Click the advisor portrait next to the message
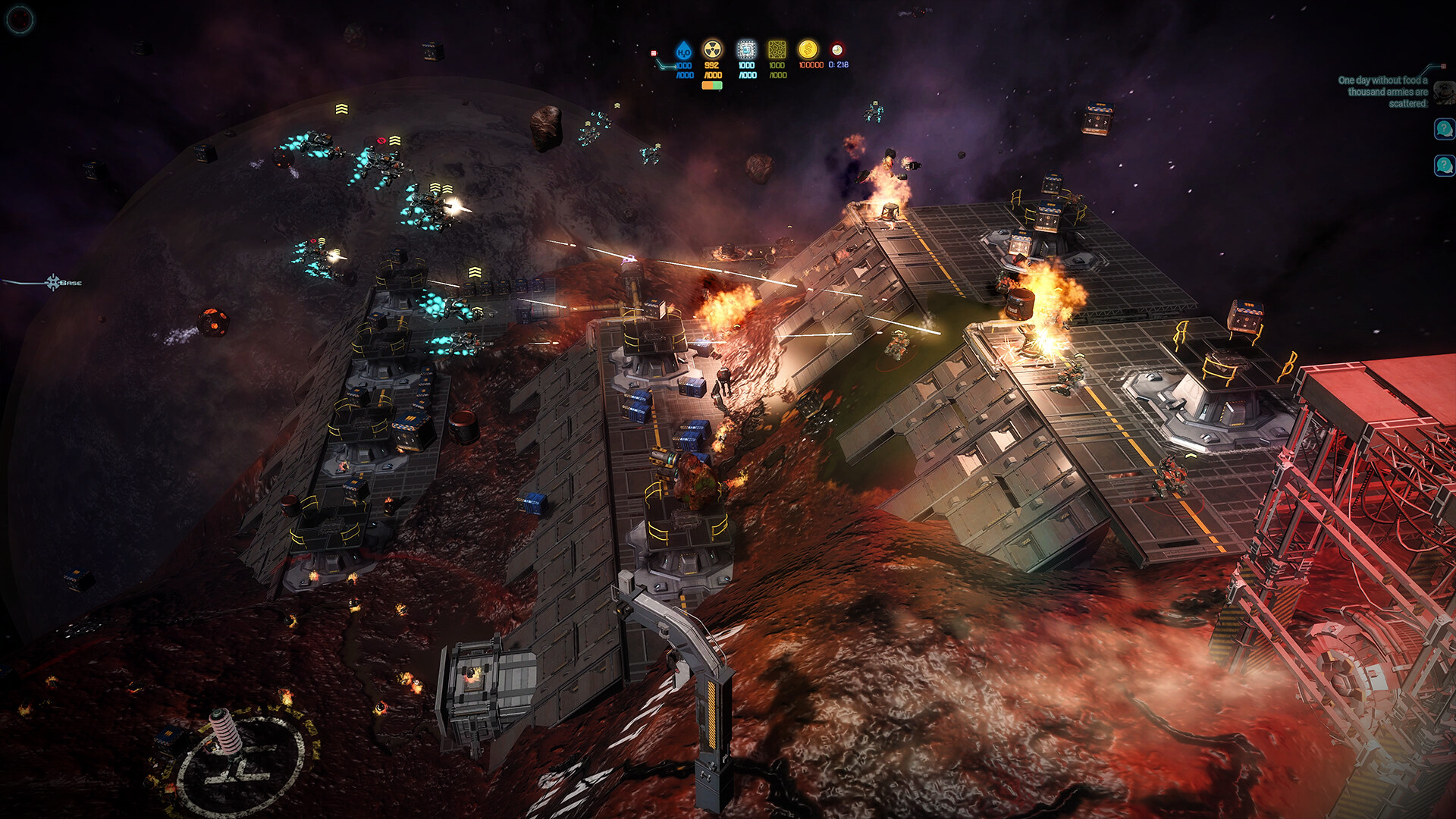The width and height of the screenshot is (1456, 819). point(1443,93)
